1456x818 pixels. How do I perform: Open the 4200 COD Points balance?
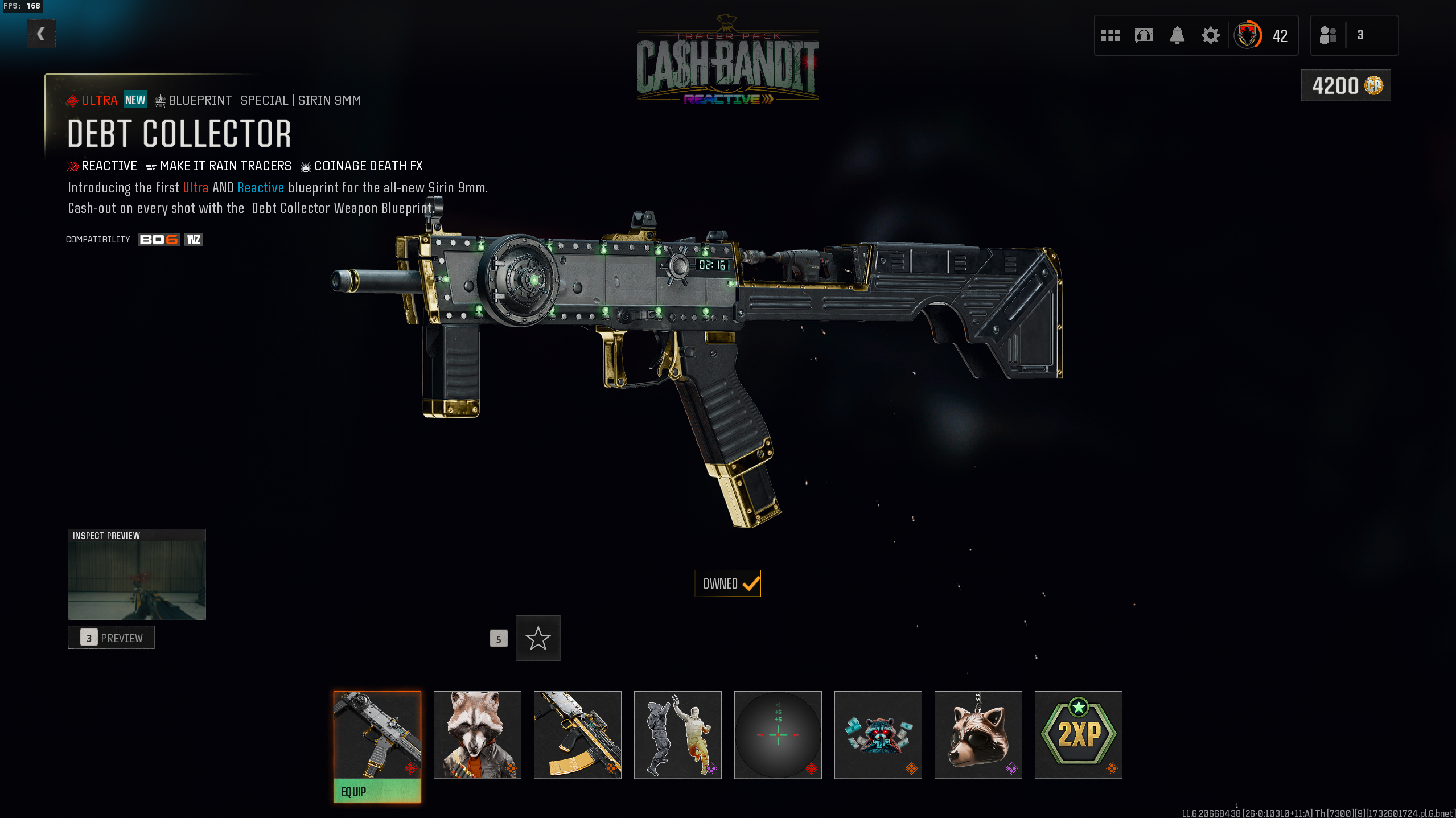click(1346, 85)
